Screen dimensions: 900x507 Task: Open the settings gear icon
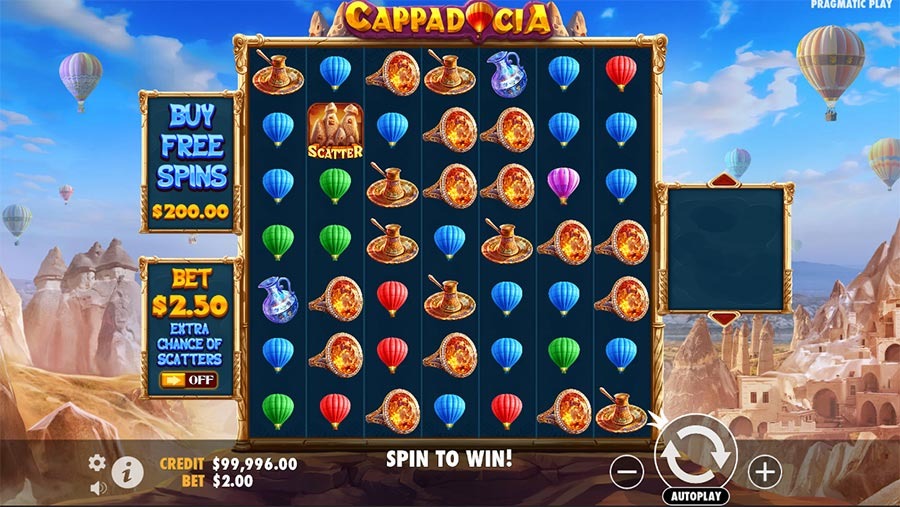tap(97, 463)
